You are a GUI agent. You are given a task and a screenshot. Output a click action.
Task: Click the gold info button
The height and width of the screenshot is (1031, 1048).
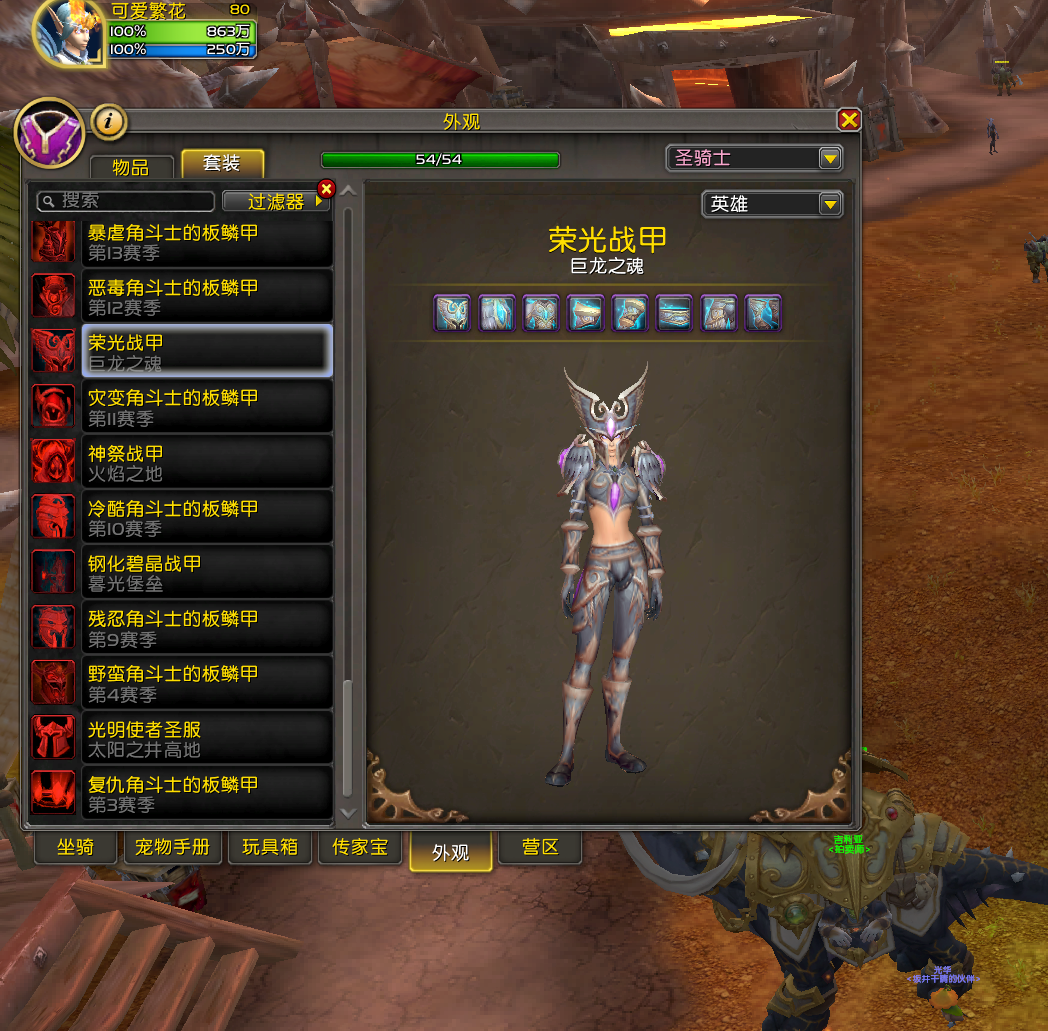point(109,122)
